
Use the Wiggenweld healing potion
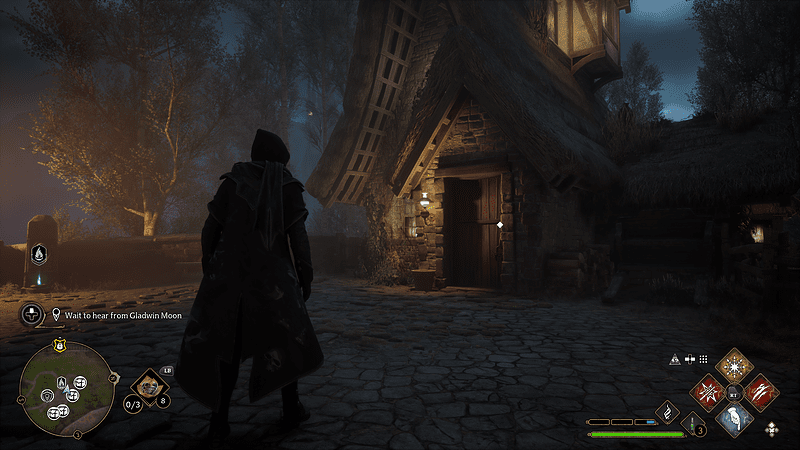tap(693, 423)
